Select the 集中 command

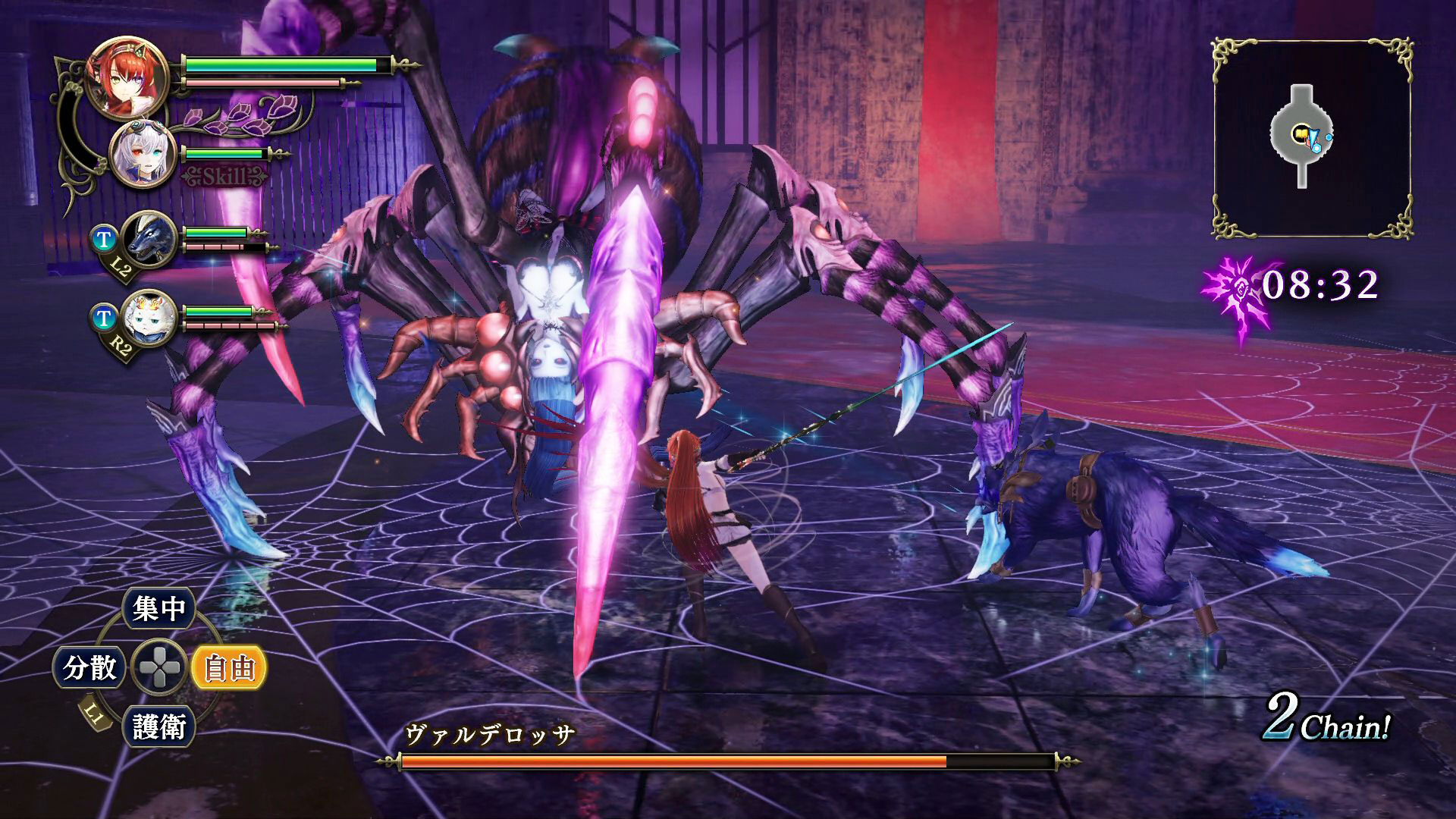158,608
